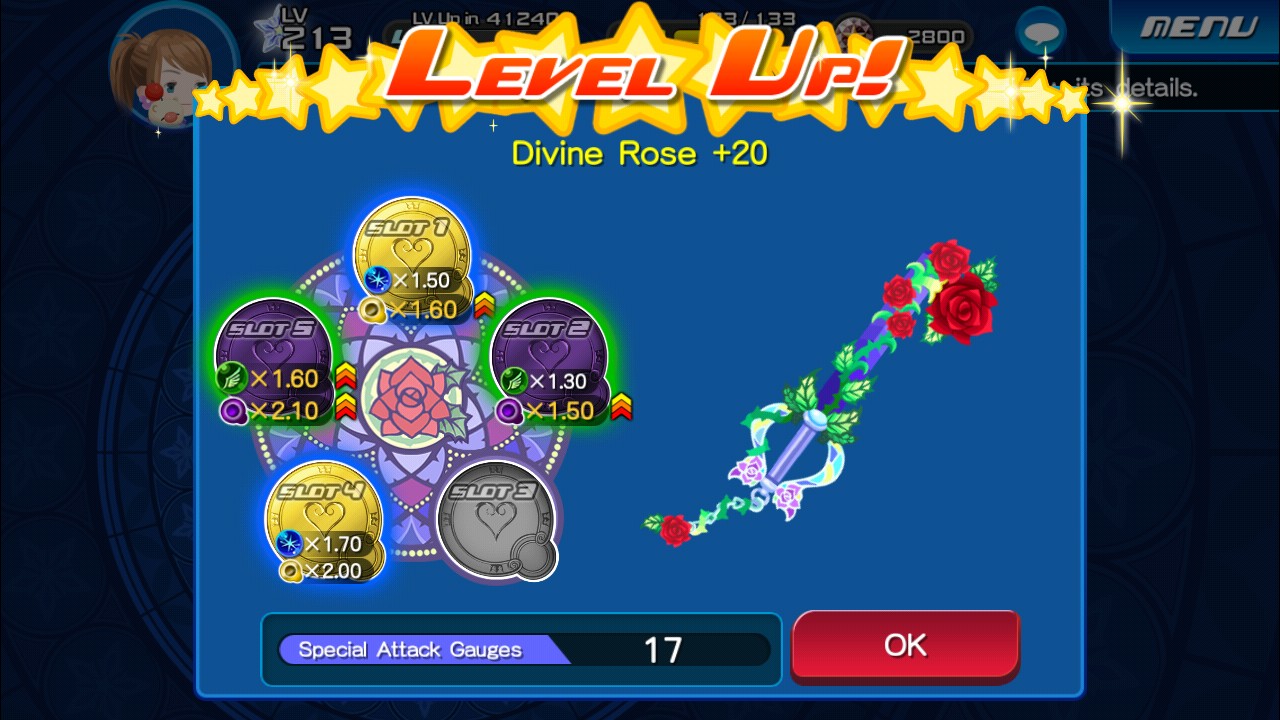This screenshot has height=720, width=1280.
Task: Open the chat speech bubble icon
Action: (1041, 33)
